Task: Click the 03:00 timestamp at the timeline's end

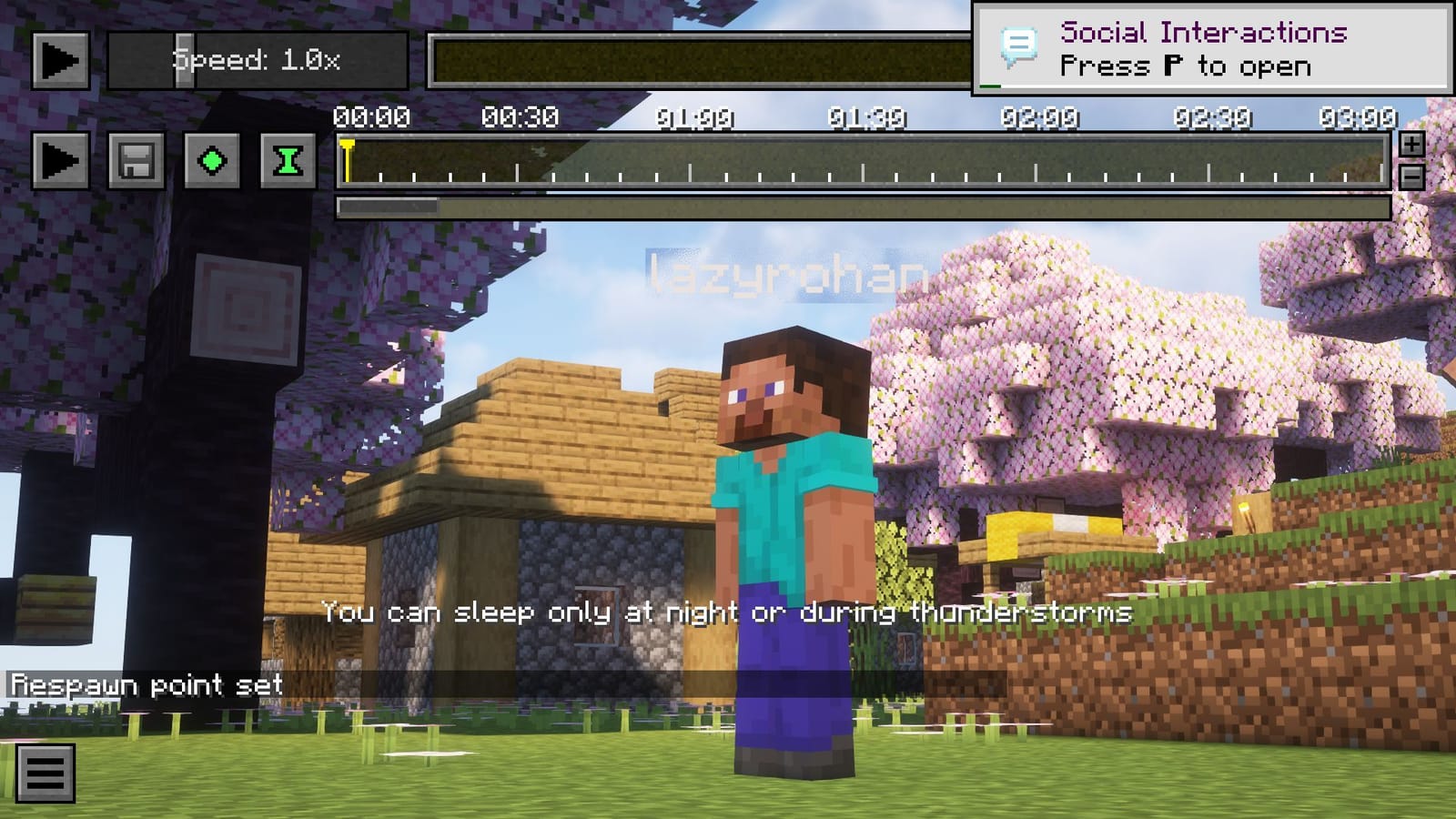Action: point(1360,116)
